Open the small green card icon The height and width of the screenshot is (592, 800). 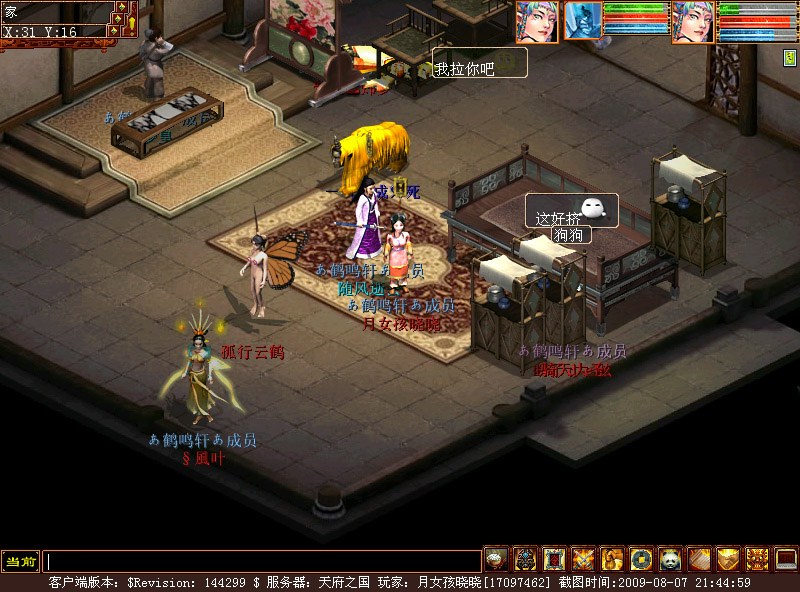(789, 58)
